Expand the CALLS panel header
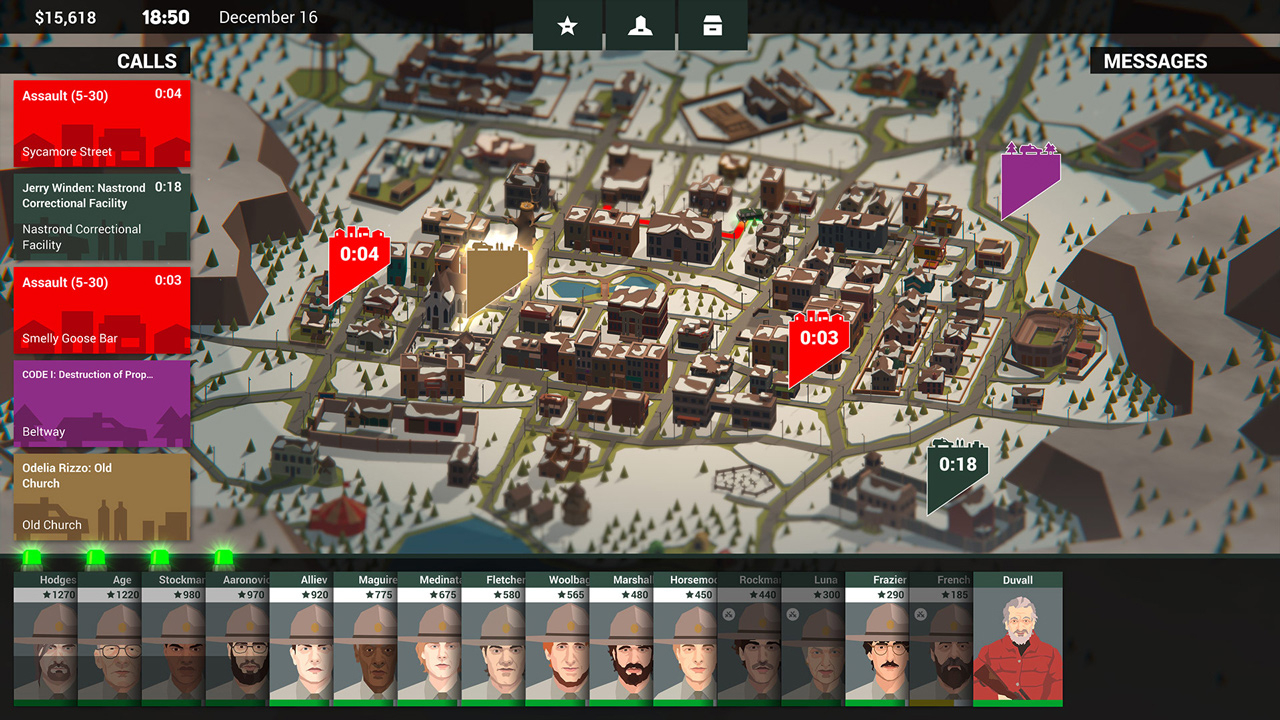Image resolution: width=1280 pixels, height=720 pixels. [x=147, y=61]
